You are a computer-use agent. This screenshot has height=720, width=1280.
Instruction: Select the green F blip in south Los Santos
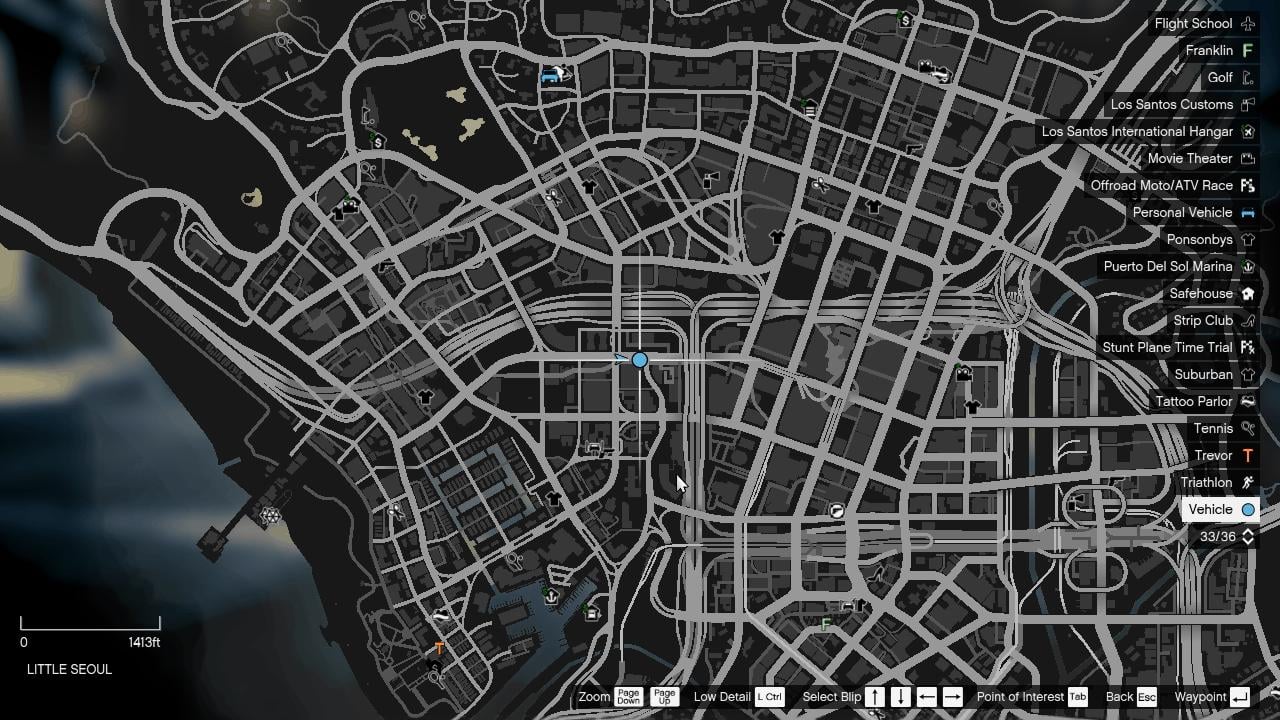tap(824, 622)
